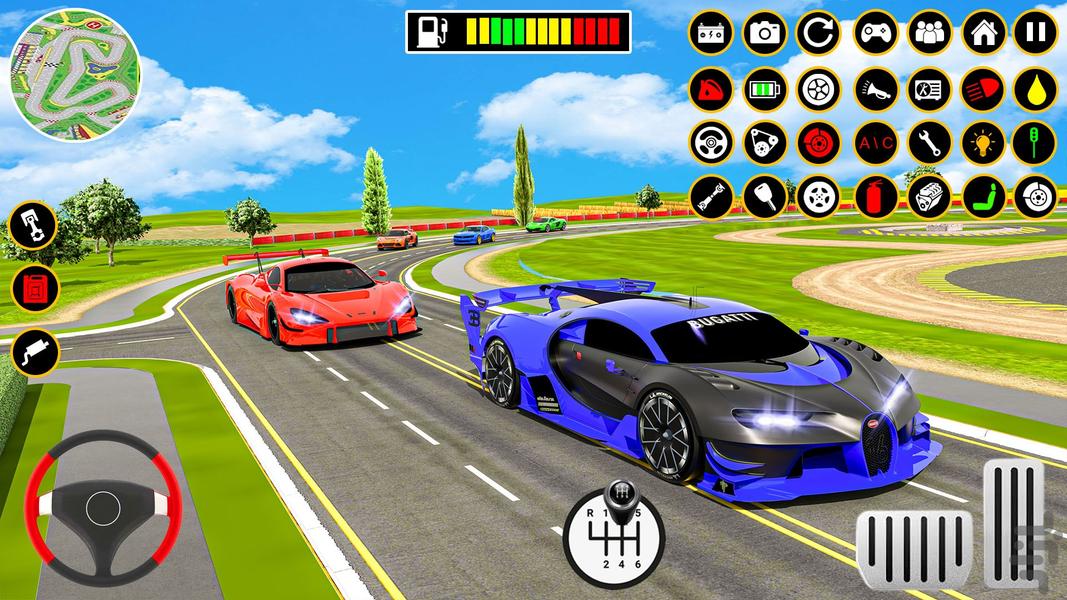Open the track minimap
The width and height of the screenshot is (1067, 600).
[74, 75]
